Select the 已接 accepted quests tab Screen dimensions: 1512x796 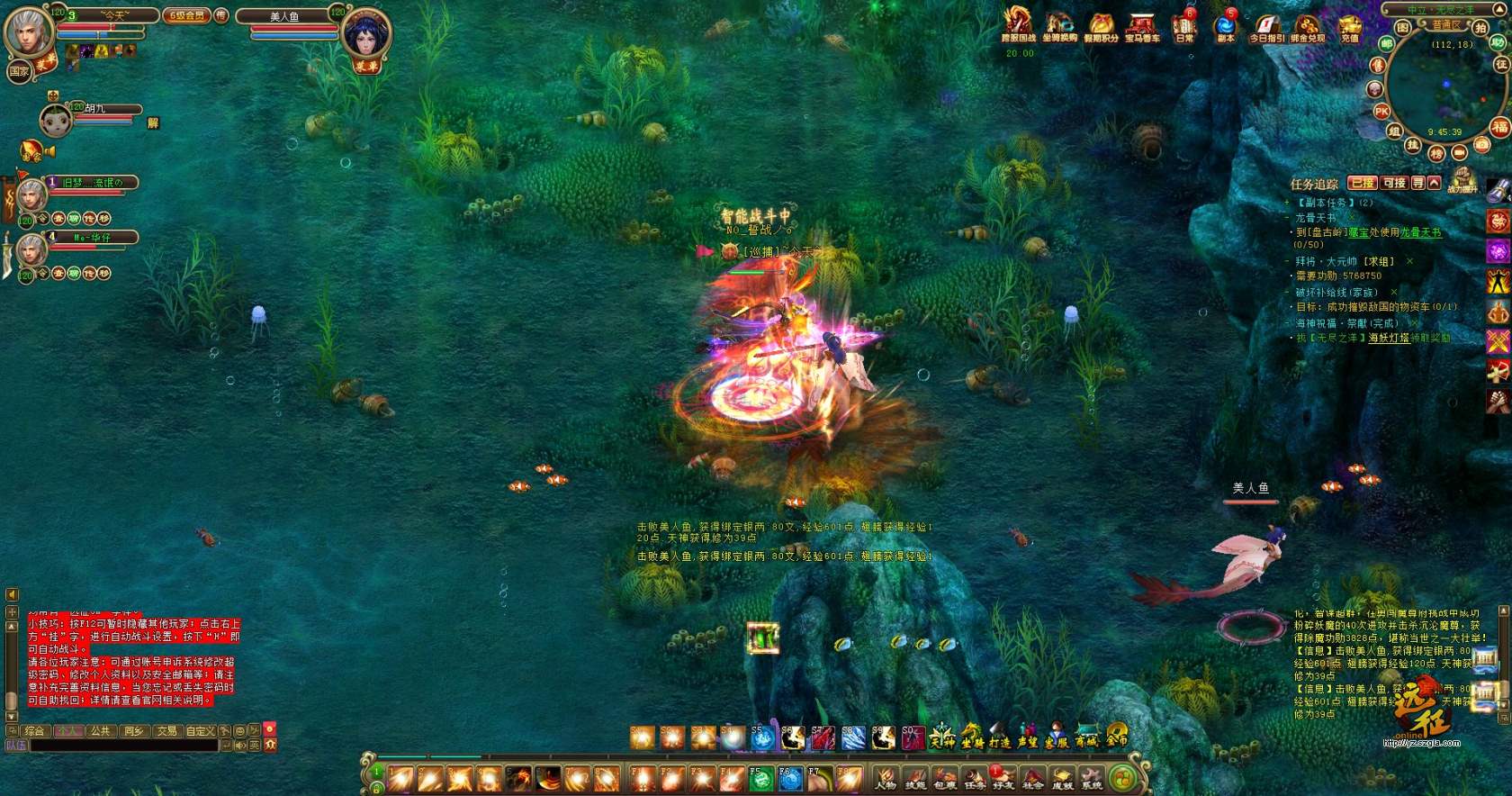click(x=1363, y=183)
